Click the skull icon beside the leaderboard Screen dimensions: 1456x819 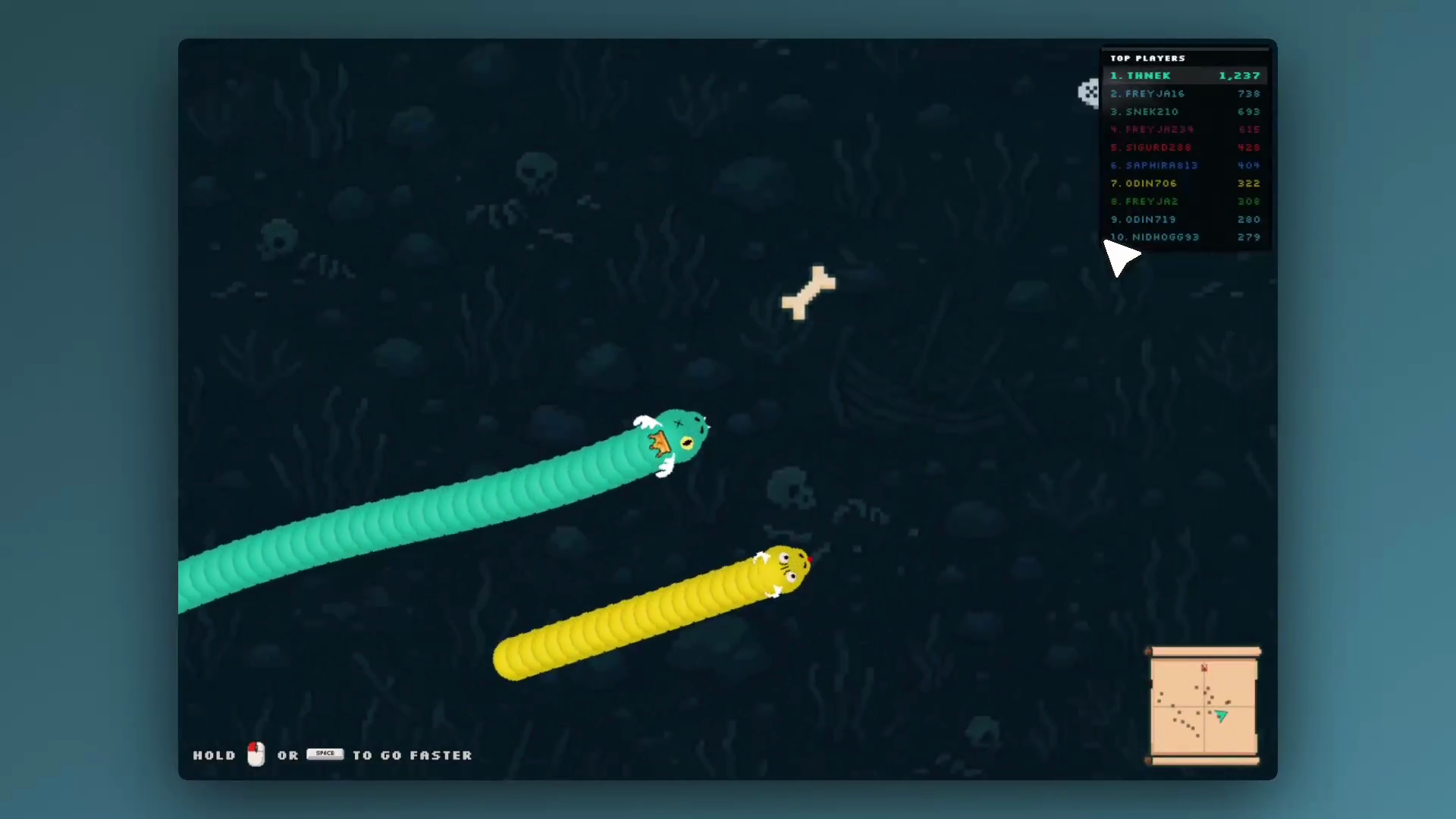[x=1087, y=92]
